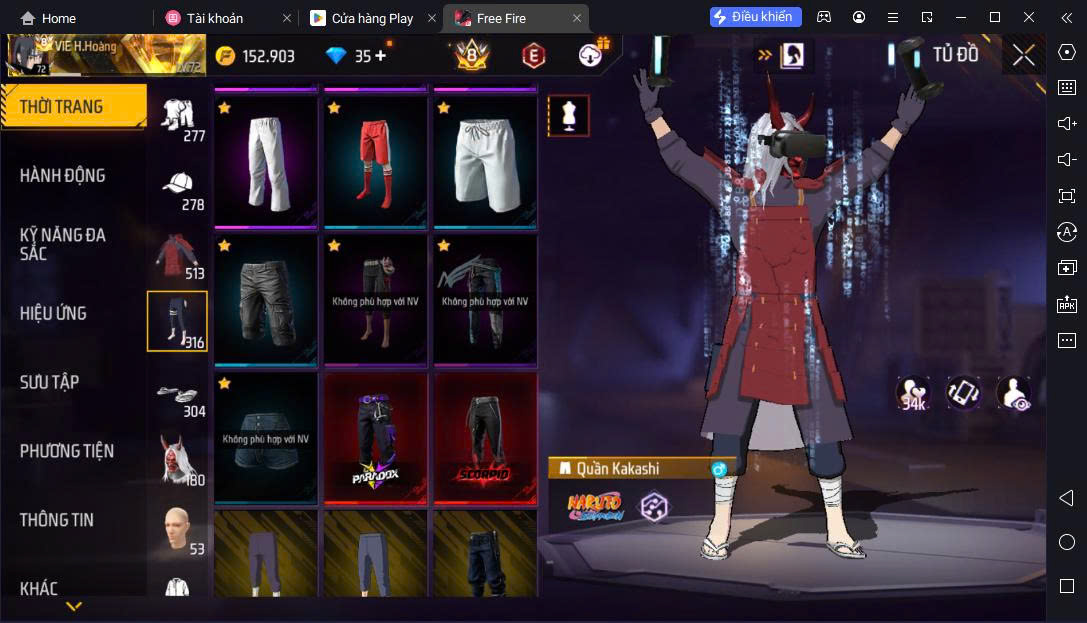
Task: Open the oni mask subcategory
Action: coord(179,462)
